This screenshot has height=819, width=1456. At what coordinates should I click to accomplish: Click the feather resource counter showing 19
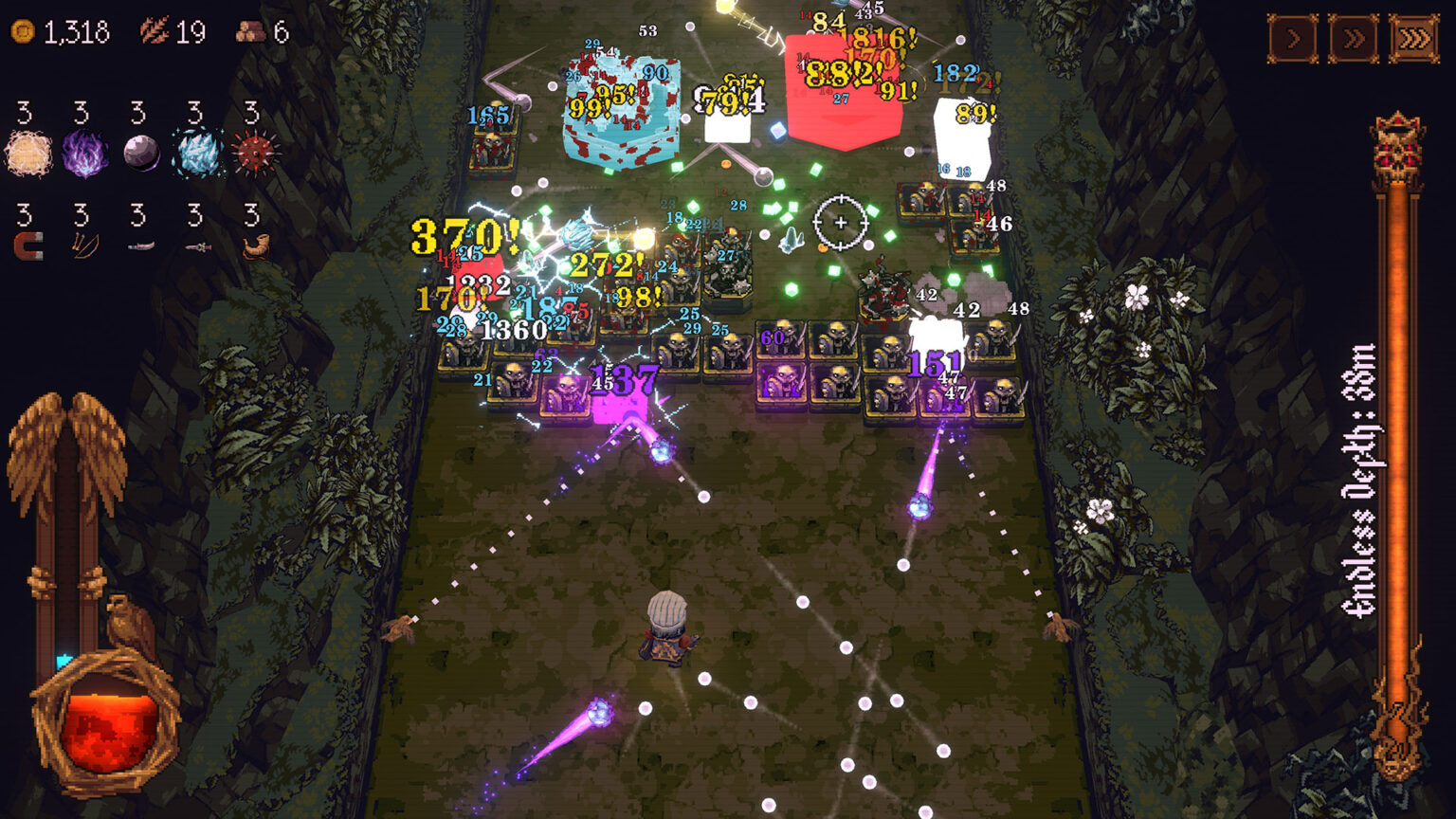(171, 28)
